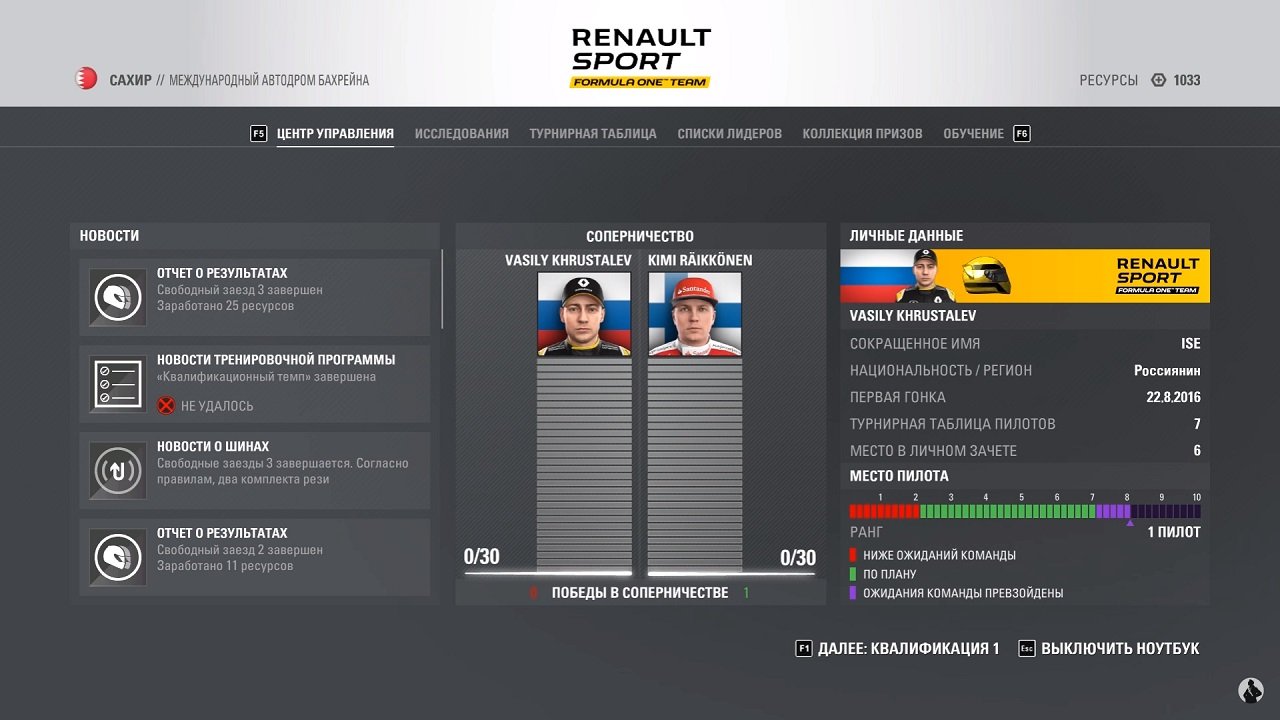1280x720 pixels.
Task: Click the resources coin icon near 1033
Action: [1158, 80]
